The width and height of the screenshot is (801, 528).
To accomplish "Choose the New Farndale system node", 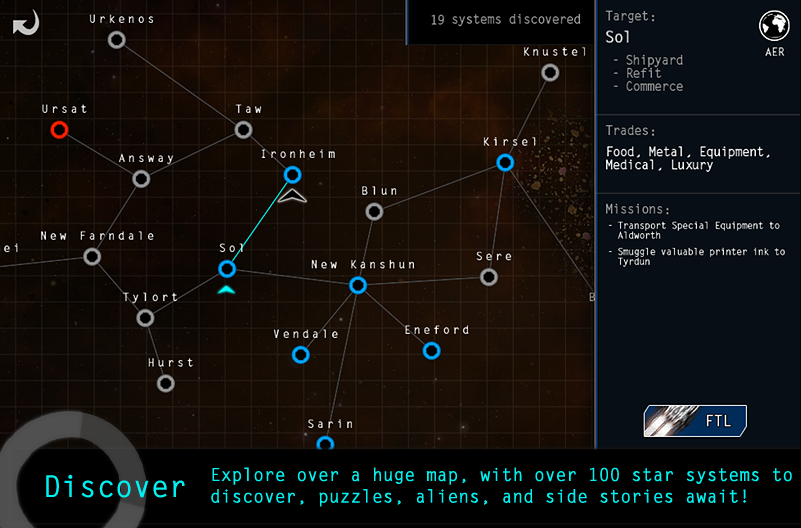I will (x=92, y=257).
